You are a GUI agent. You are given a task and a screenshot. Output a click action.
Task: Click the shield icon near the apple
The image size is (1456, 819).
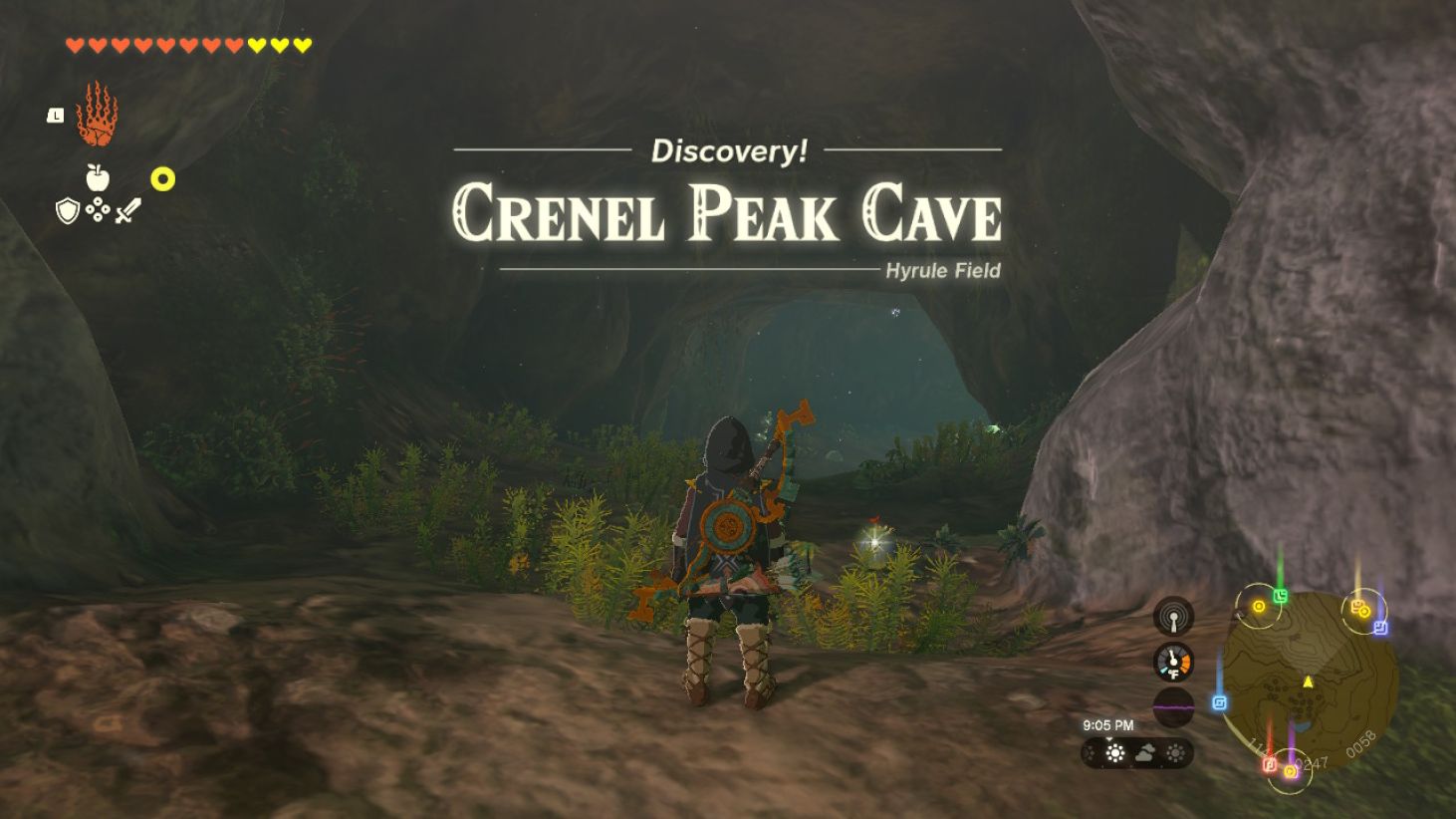click(x=67, y=209)
